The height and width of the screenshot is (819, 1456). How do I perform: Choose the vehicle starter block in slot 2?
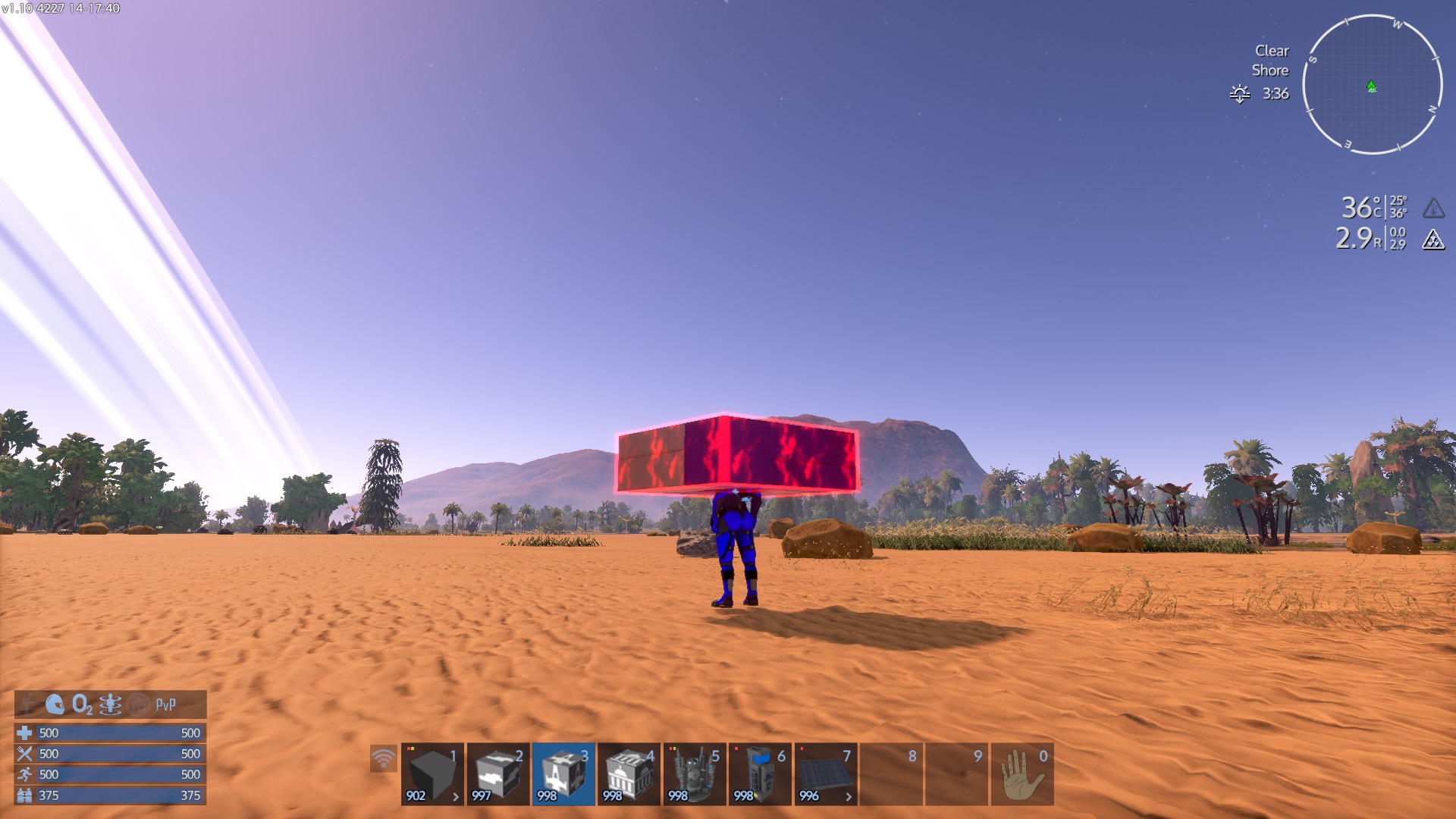coord(497,774)
